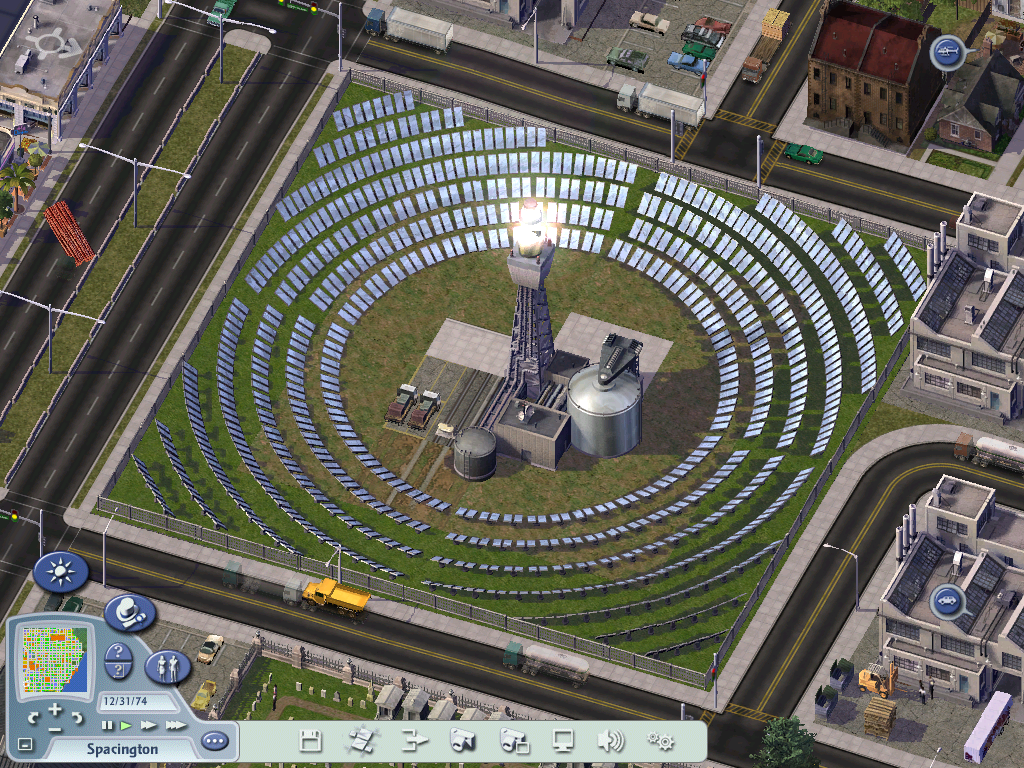The width and height of the screenshot is (1024, 768).
Task: Open Mayor mode with the top hat icon
Action: (x=130, y=612)
